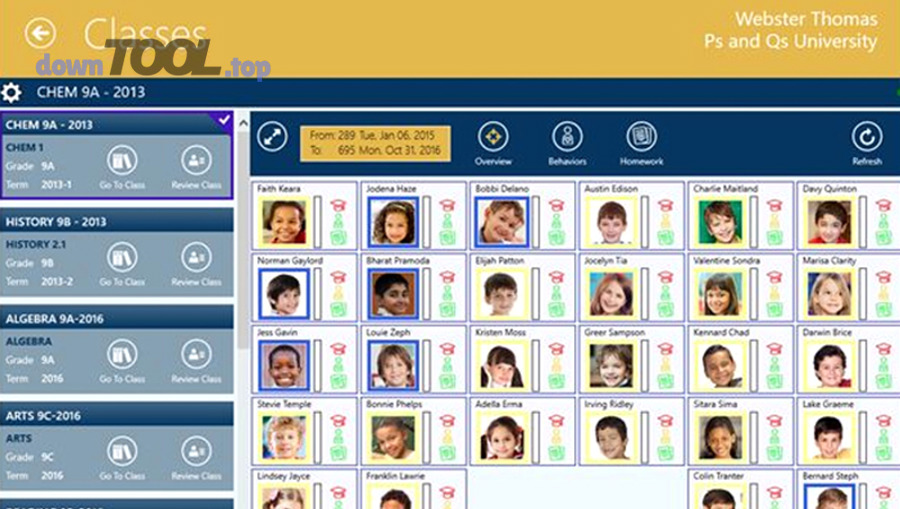Open the Overview panel
Image resolution: width=900 pixels, height=509 pixels.
[x=493, y=139]
